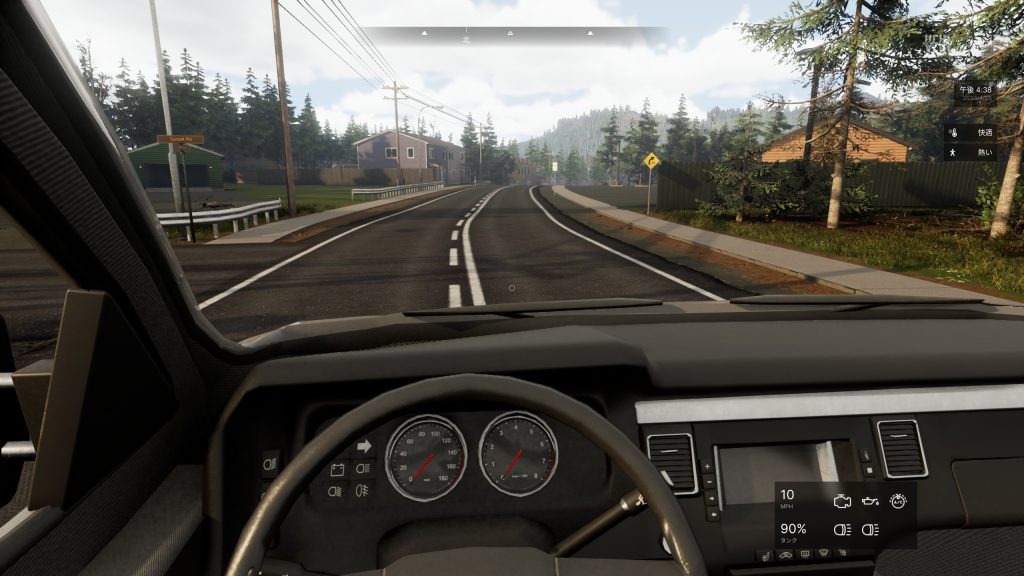Click the left headlight beam icon
This screenshot has width=1024, height=576.
tap(842, 529)
